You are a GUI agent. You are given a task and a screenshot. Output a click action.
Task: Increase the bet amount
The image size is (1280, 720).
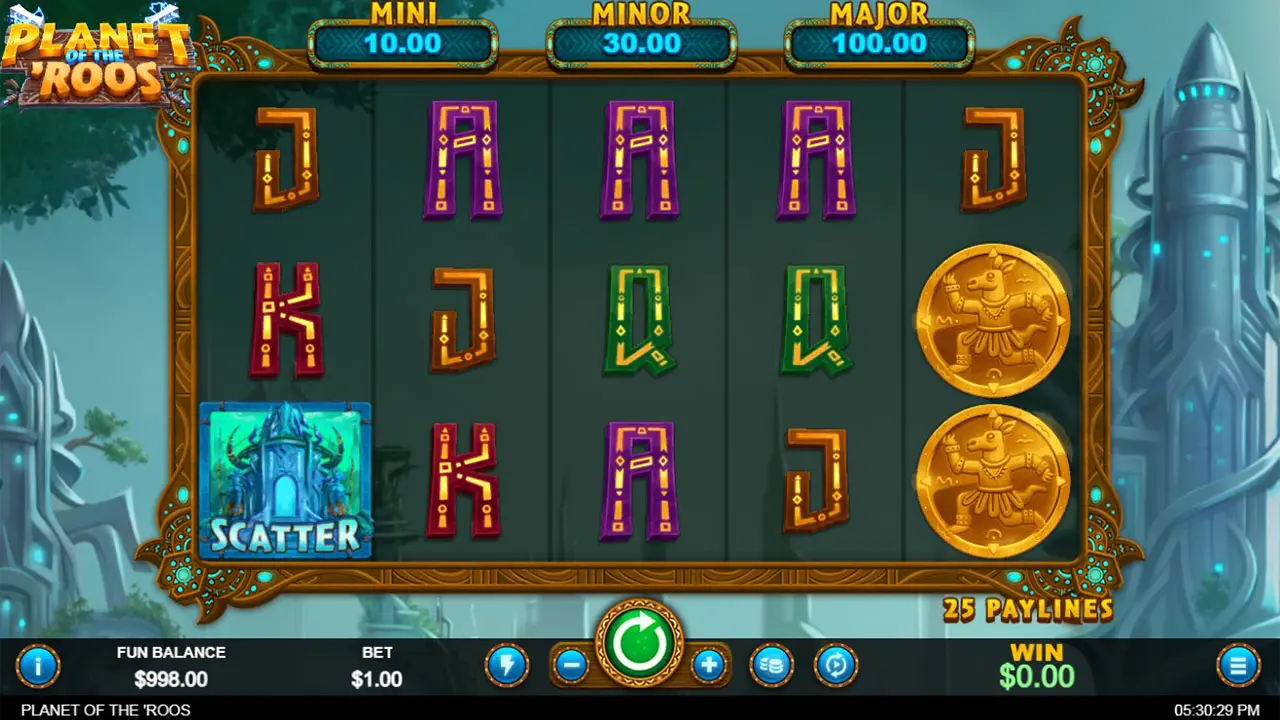click(708, 665)
